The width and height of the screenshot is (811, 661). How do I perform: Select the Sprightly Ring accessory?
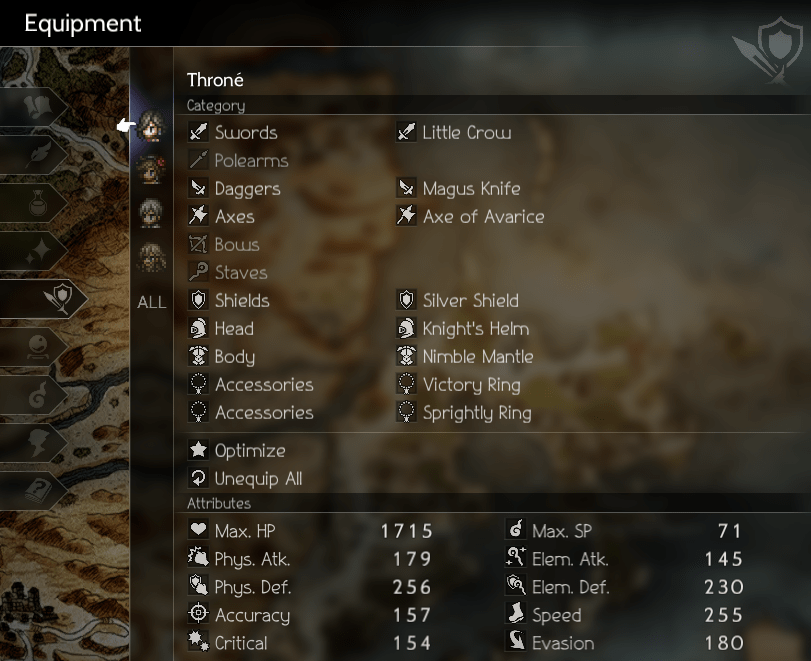(476, 413)
